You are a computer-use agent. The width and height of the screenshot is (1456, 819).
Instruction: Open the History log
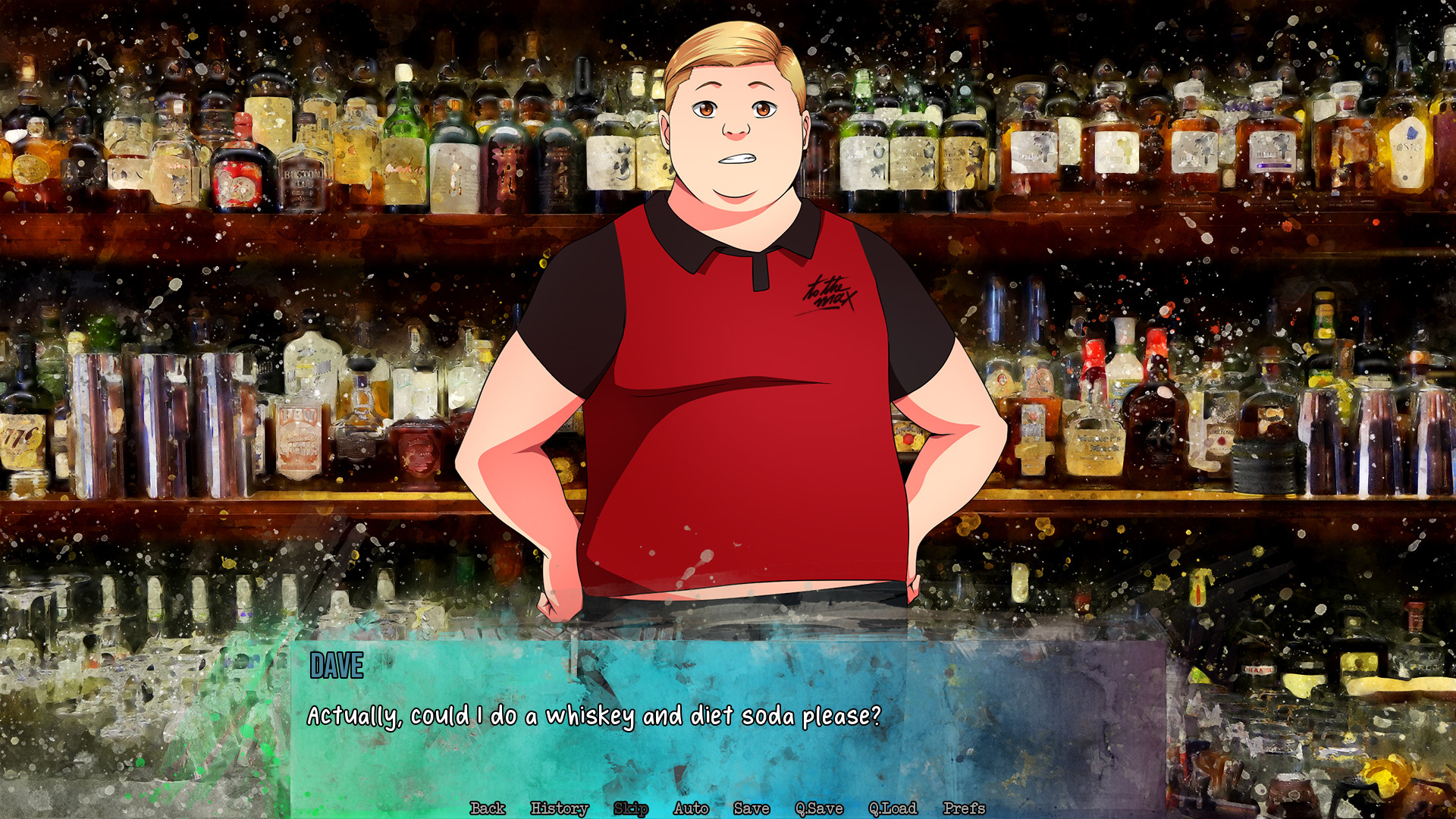point(559,809)
